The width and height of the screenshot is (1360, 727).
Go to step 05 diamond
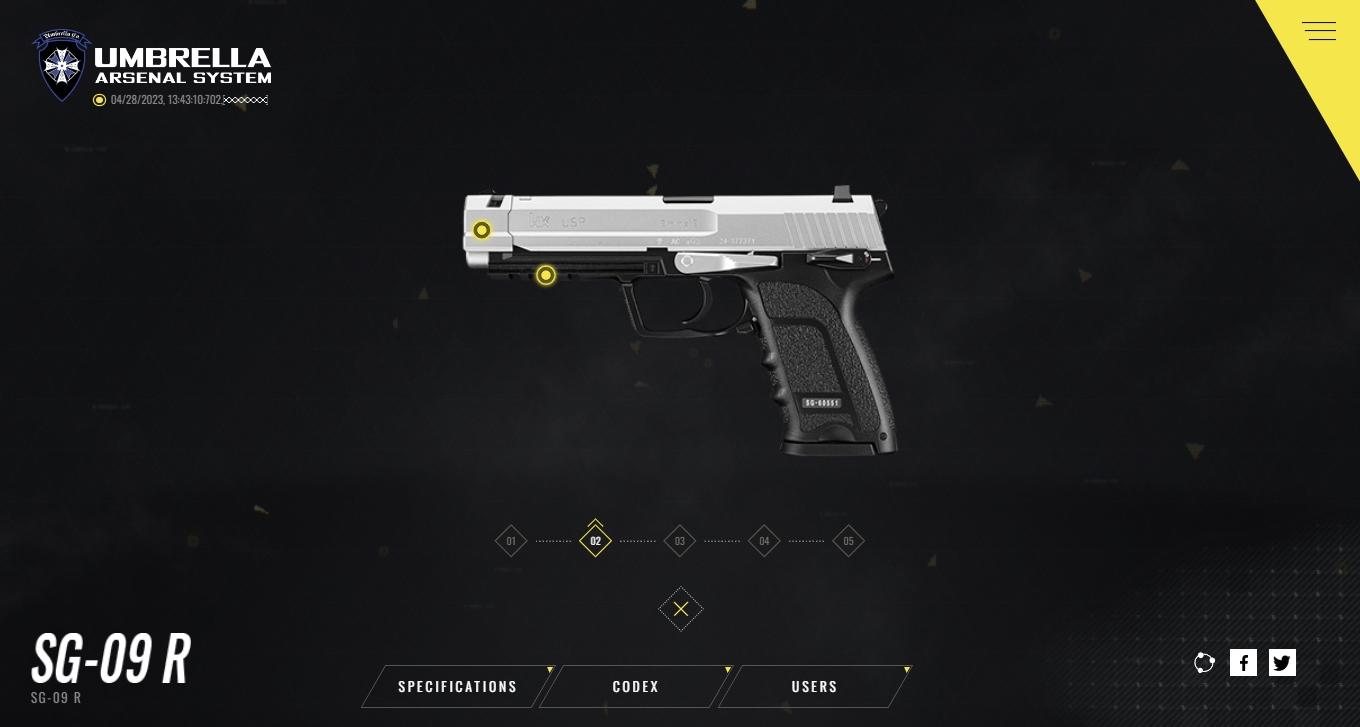pyautogui.click(x=848, y=542)
